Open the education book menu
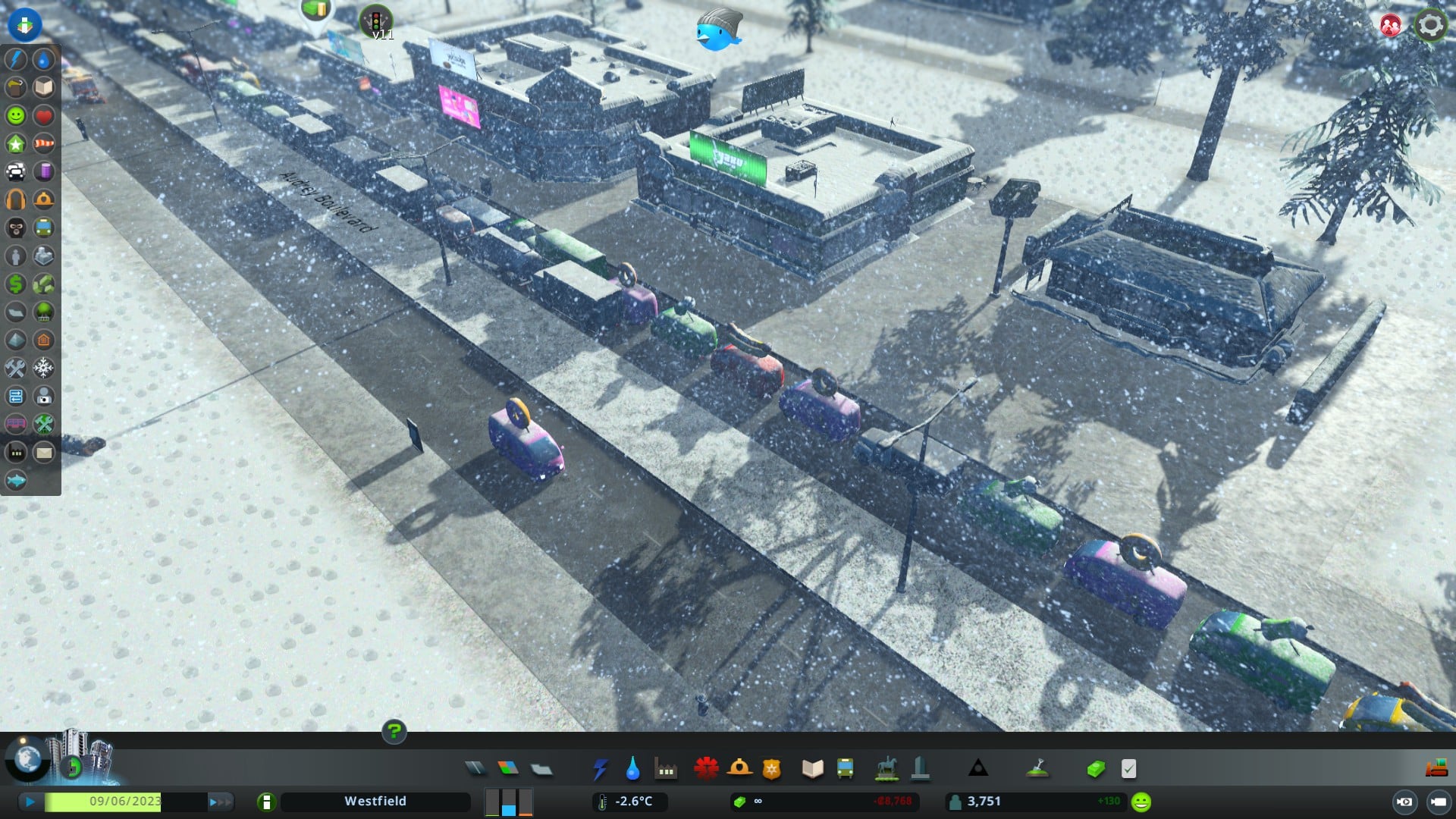Screen dimensions: 1456x819 812,769
